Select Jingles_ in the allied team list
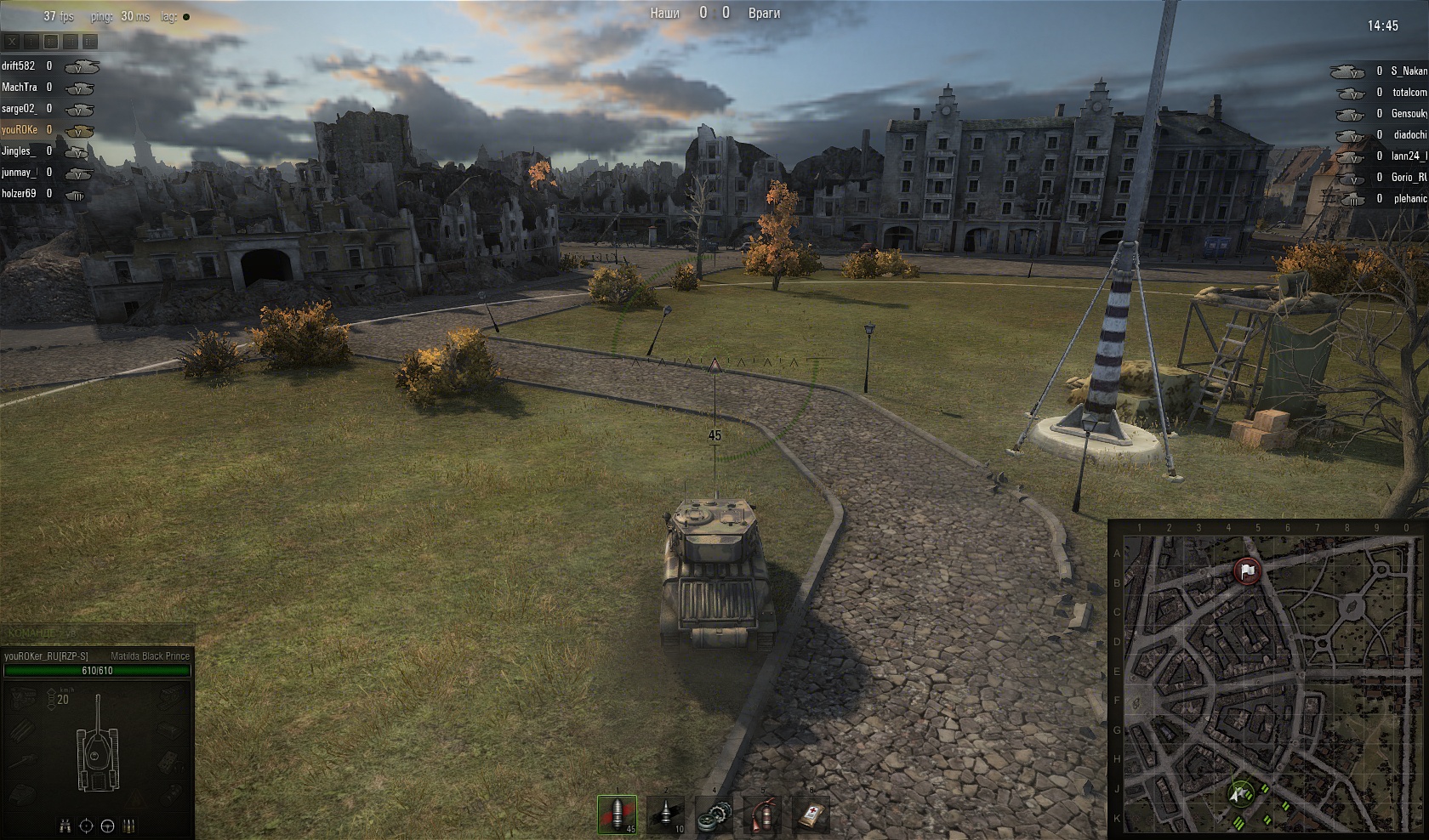This screenshot has width=1429, height=840. click(x=19, y=150)
